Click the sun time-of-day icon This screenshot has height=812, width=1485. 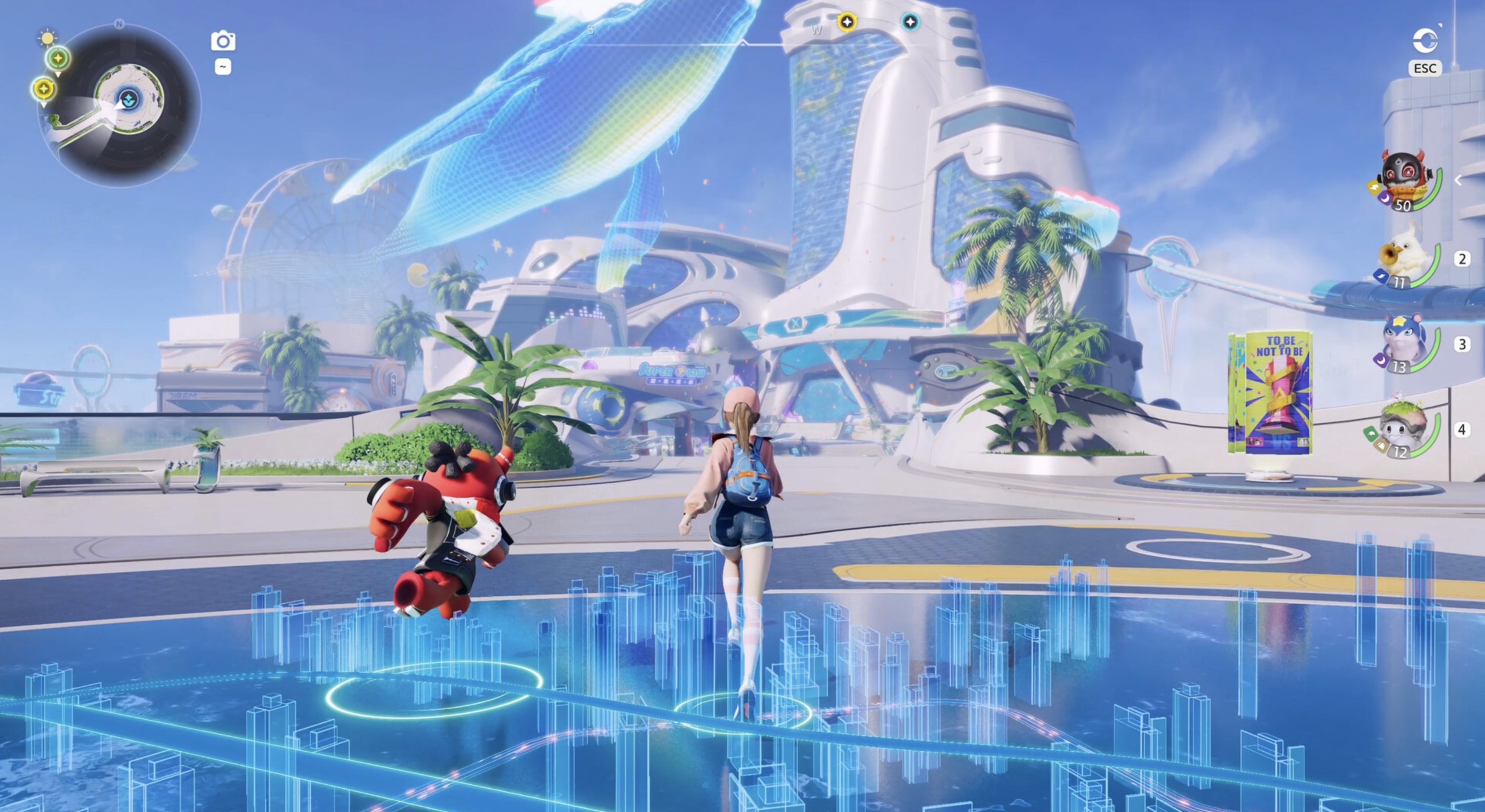pyautogui.click(x=47, y=38)
